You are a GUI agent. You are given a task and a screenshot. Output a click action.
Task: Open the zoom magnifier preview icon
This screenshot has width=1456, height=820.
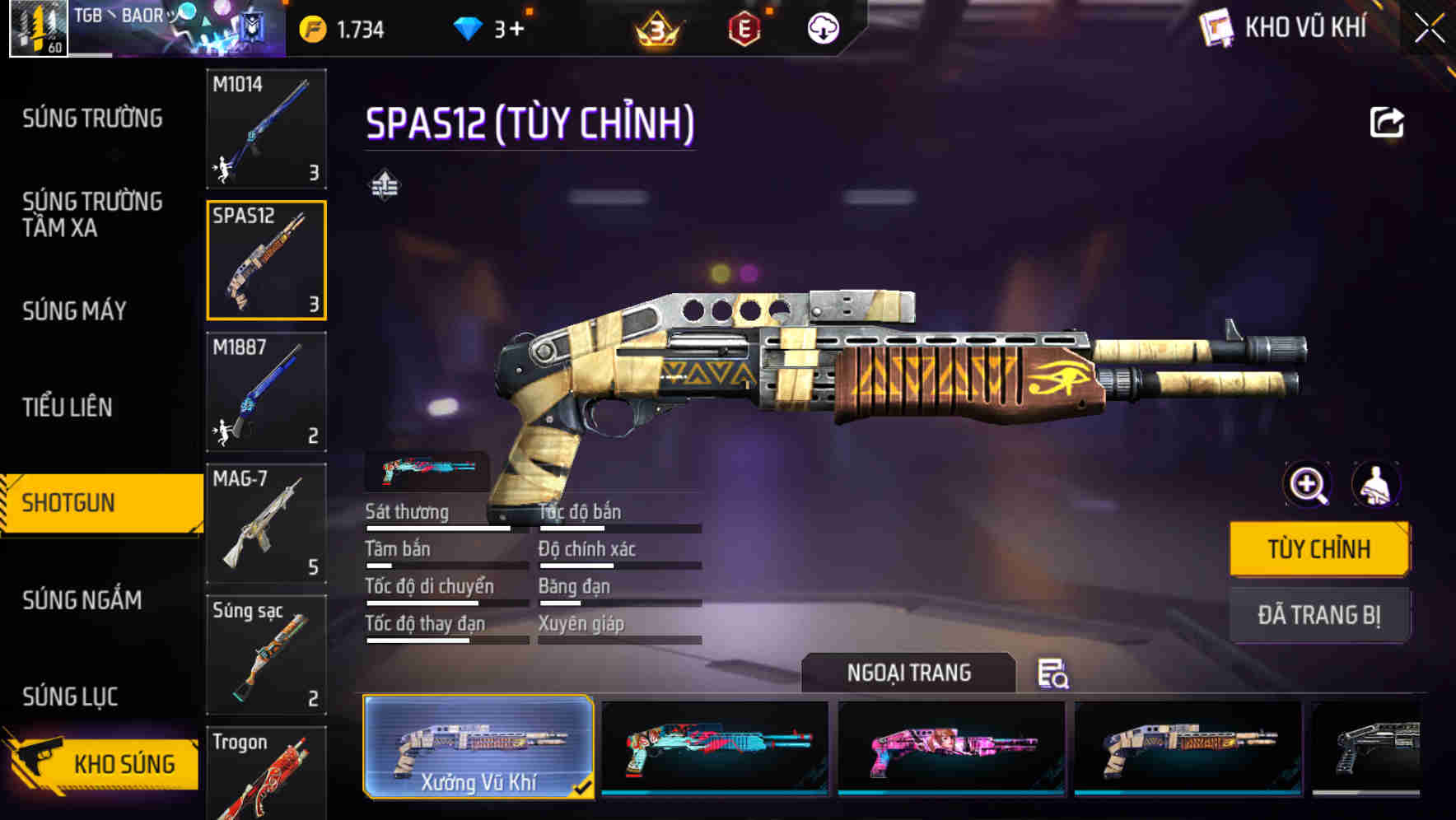pos(1307,485)
